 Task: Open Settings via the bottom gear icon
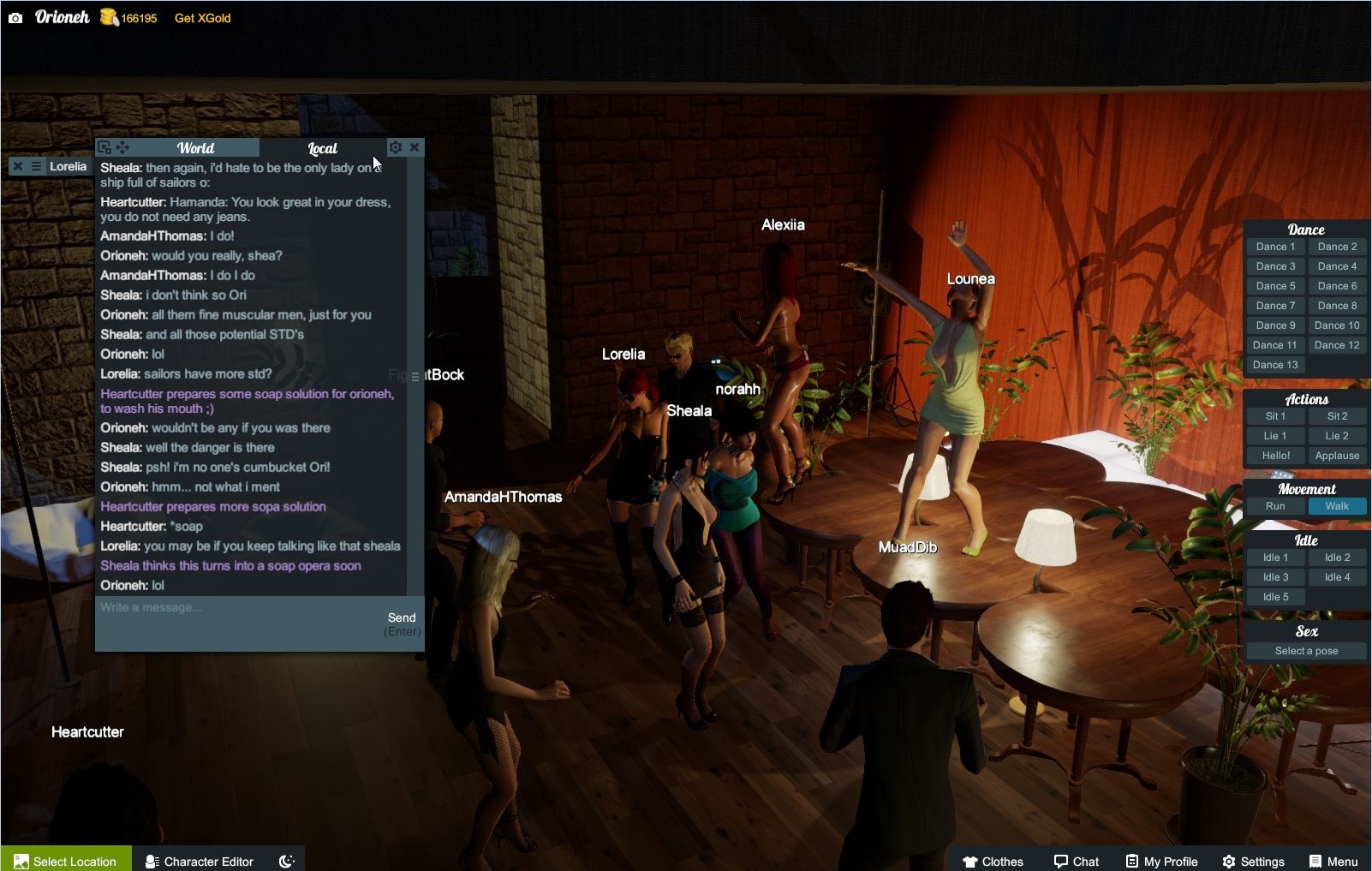coord(1231,861)
